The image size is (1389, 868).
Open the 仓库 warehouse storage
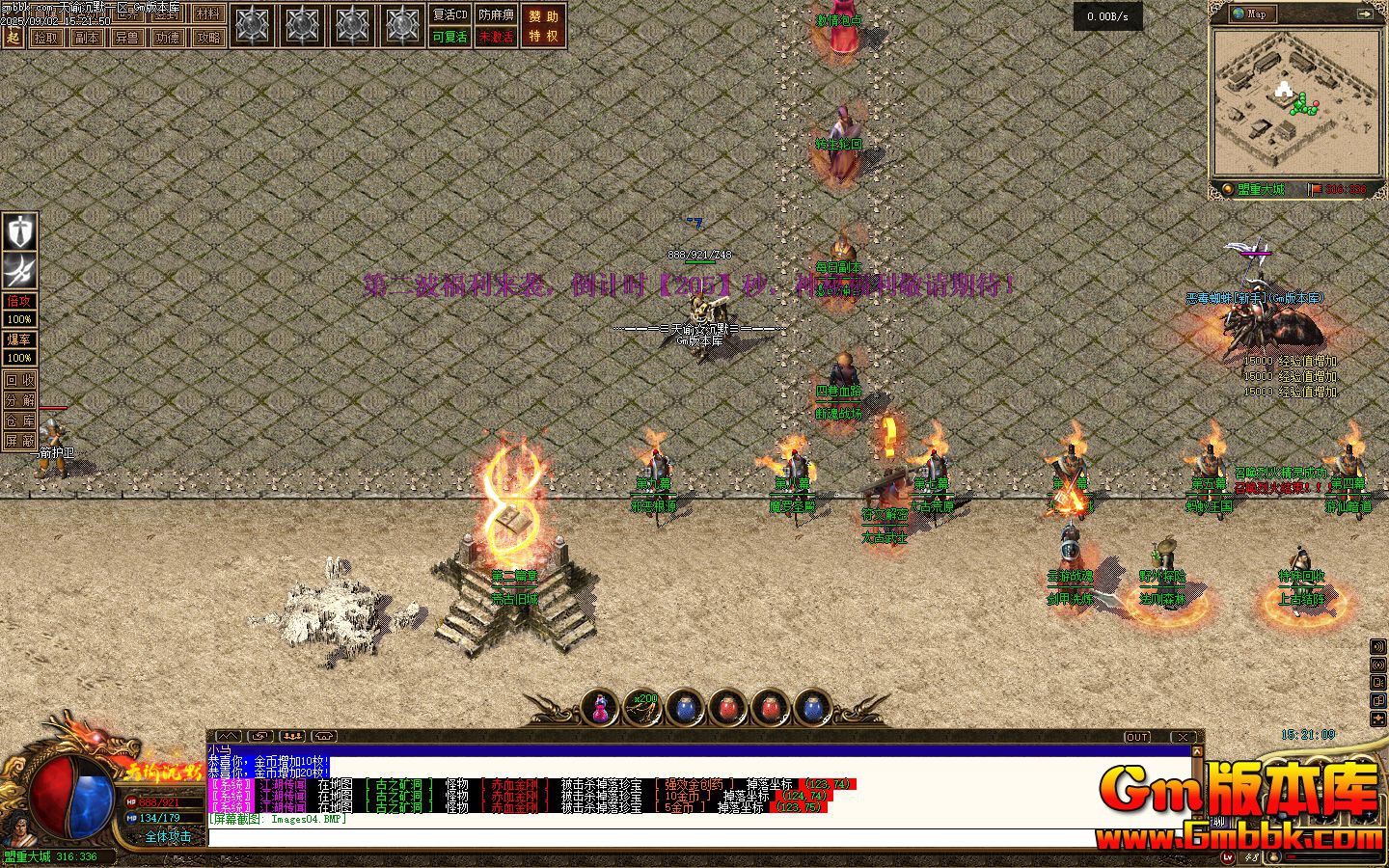[19, 420]
